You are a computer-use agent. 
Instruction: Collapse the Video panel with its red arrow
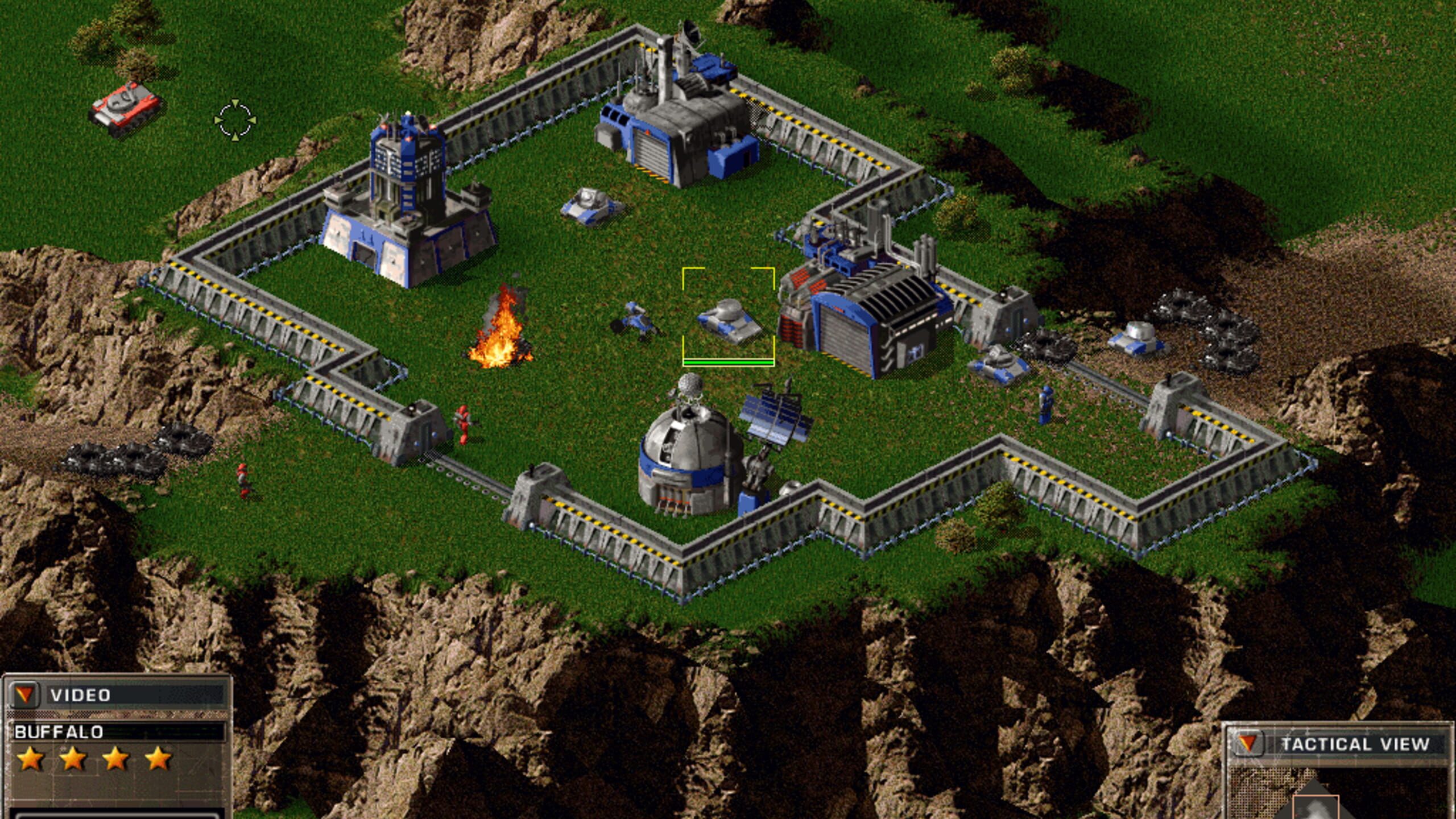coord(24,694)
